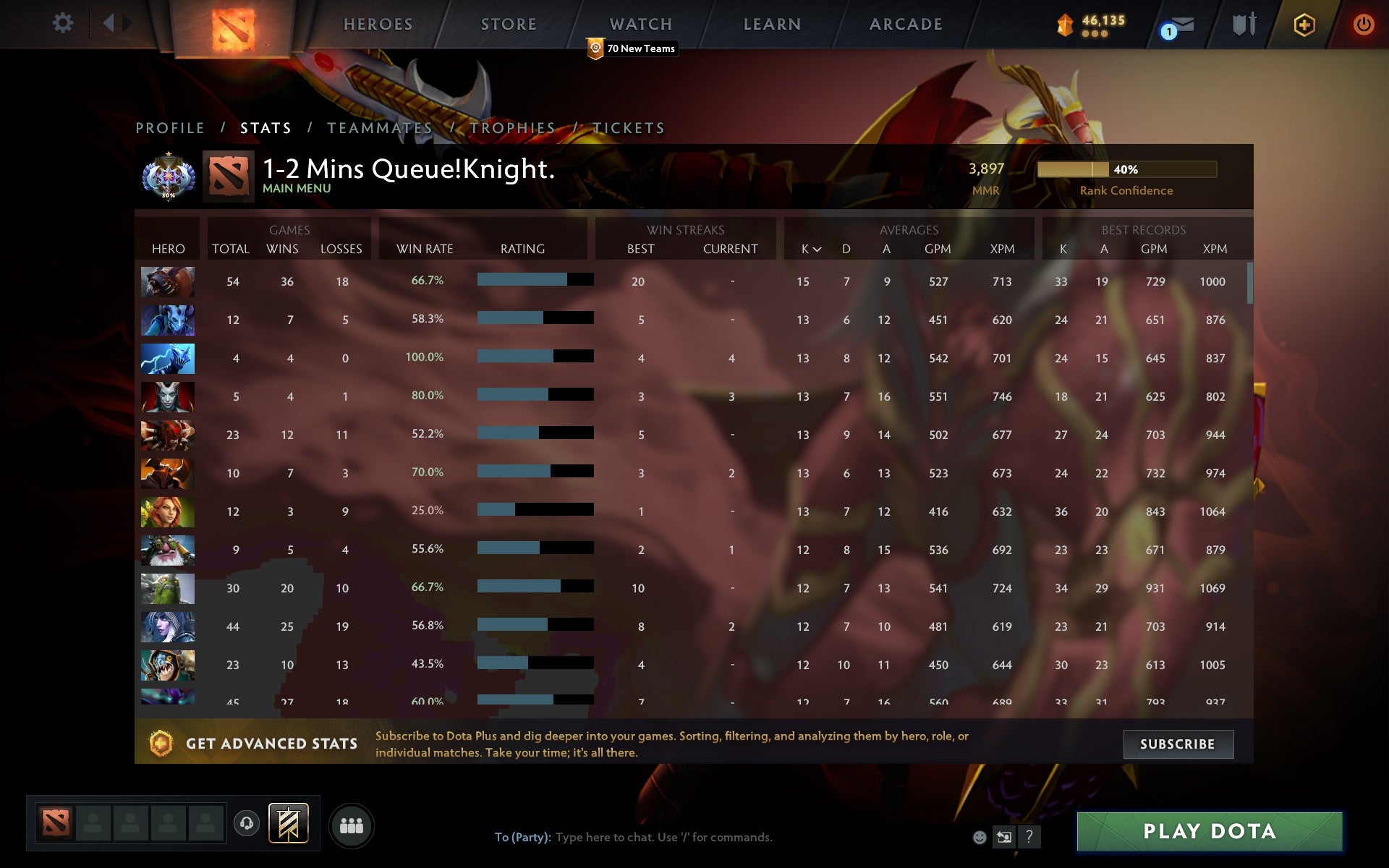The width and height of the screenshot is (1389, 868).
Task: Select the Ursa hero portrait in the list
Action: pos(167,281)
